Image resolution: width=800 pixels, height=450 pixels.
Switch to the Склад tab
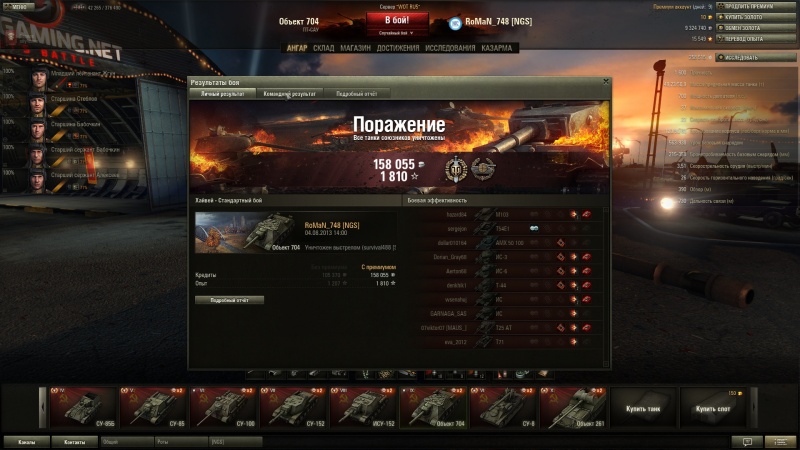click(x=323, y=47)
